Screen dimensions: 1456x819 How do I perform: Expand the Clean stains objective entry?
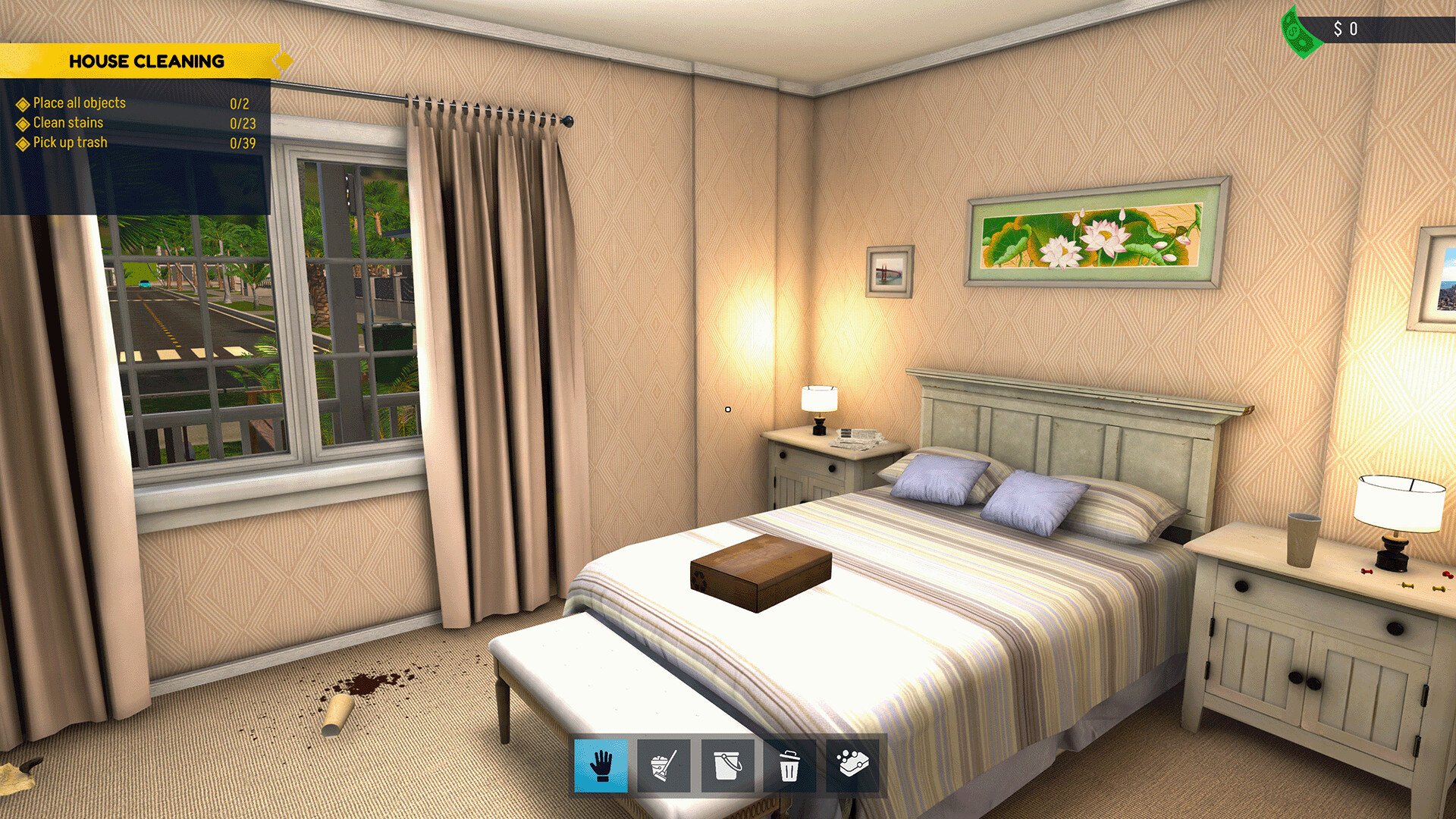pos(67,122)
